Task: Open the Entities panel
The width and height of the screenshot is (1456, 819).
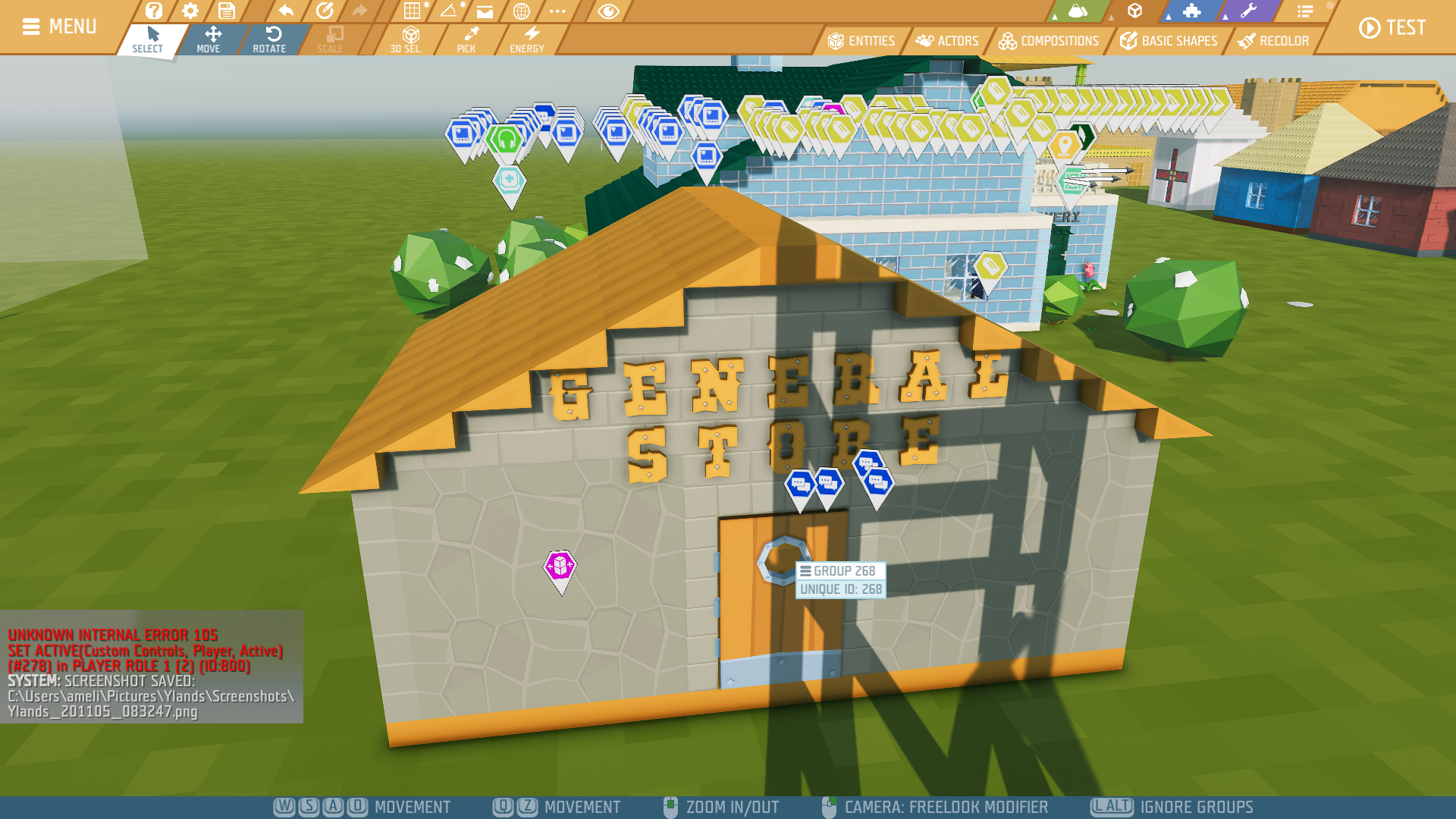Action: [861, 41]
